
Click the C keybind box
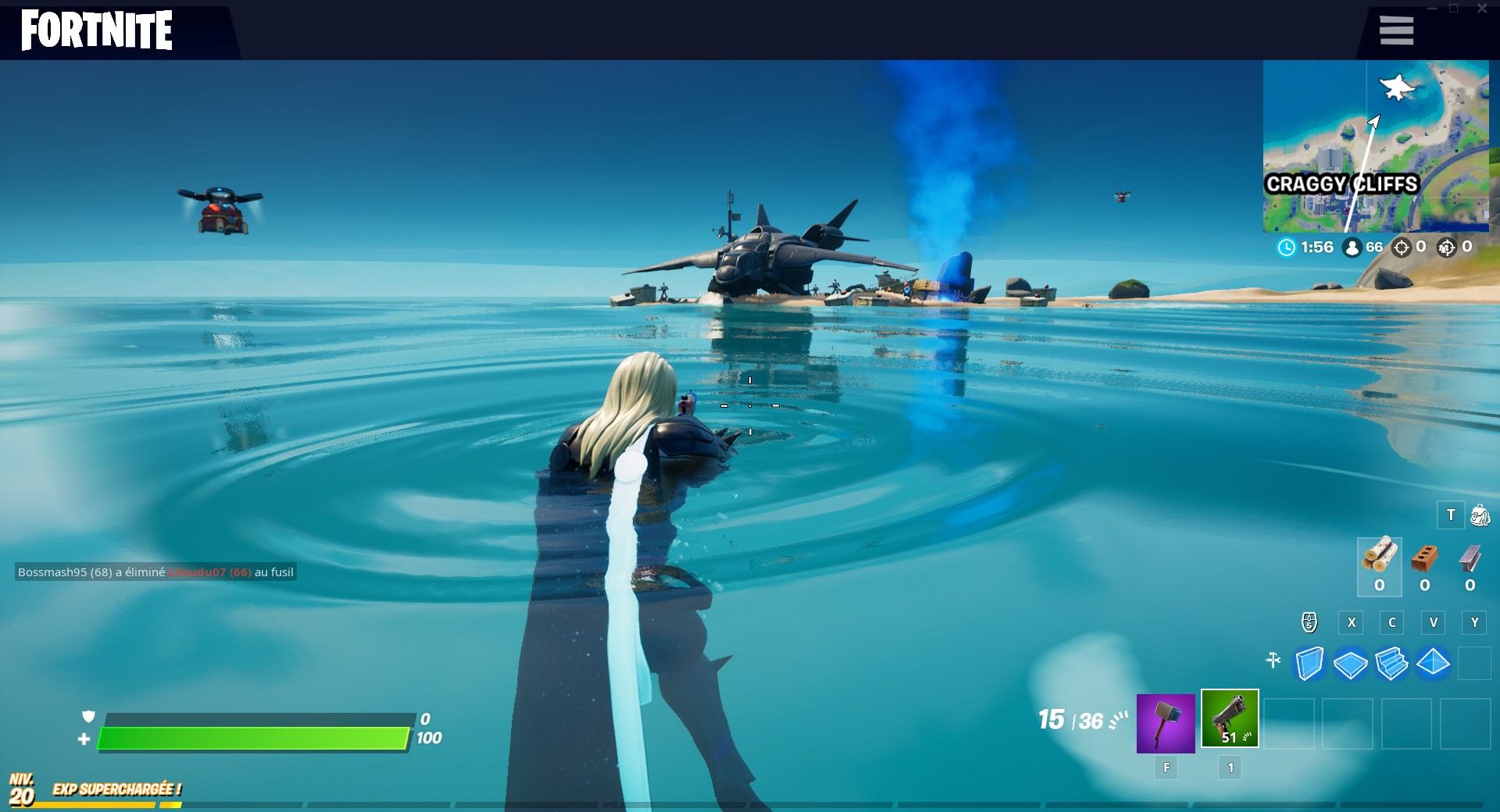click(x=1391, y=622)
